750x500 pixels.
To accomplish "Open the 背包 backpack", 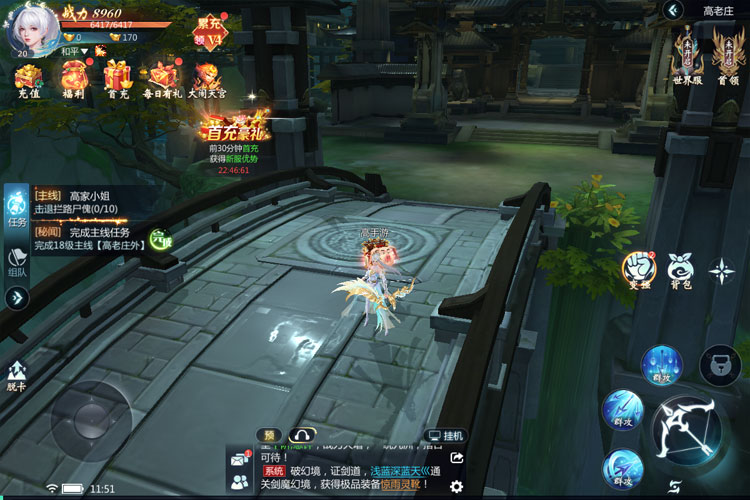I will point(681,268).
